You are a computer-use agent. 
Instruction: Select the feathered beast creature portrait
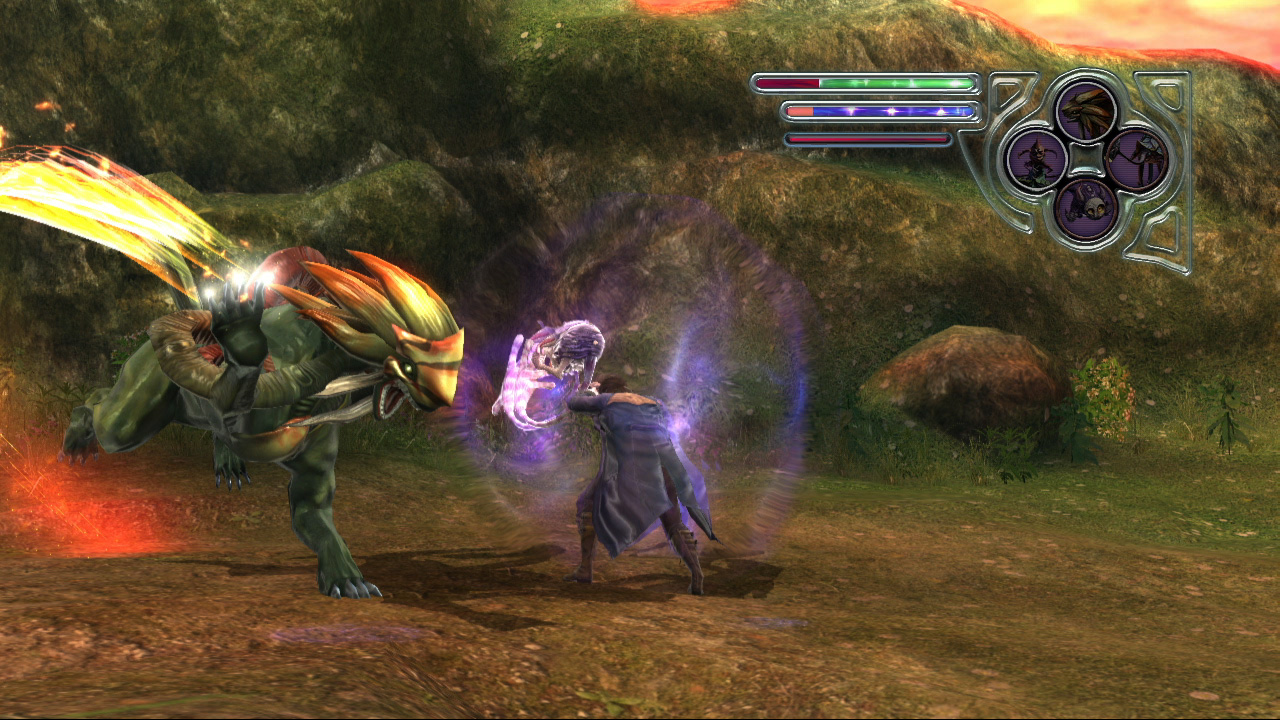pyautogui.click(x=1087, y=110)
